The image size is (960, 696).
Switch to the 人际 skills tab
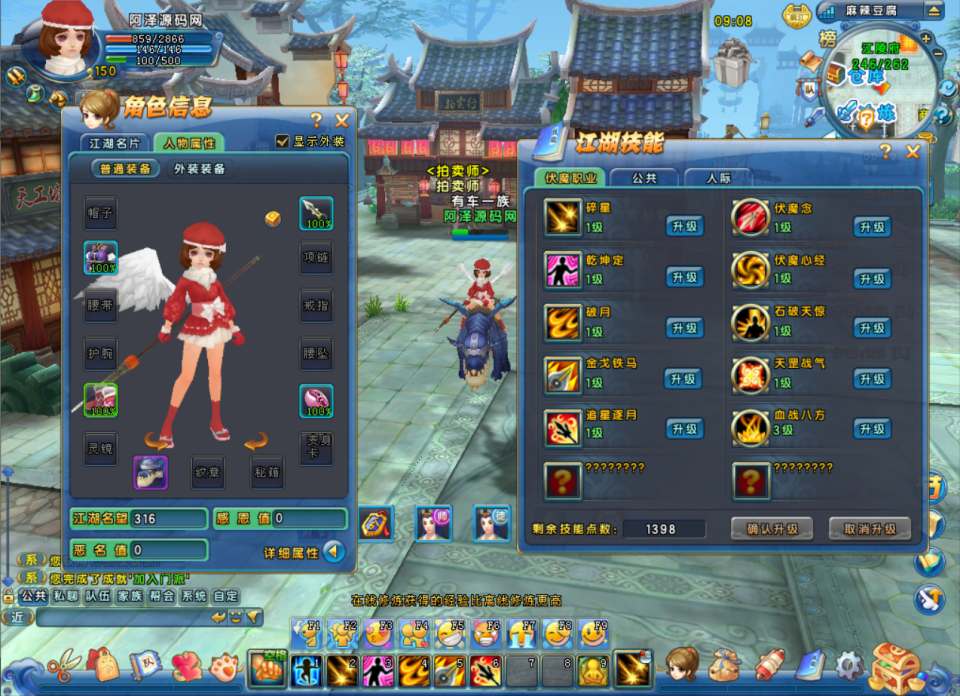(717, 178)
